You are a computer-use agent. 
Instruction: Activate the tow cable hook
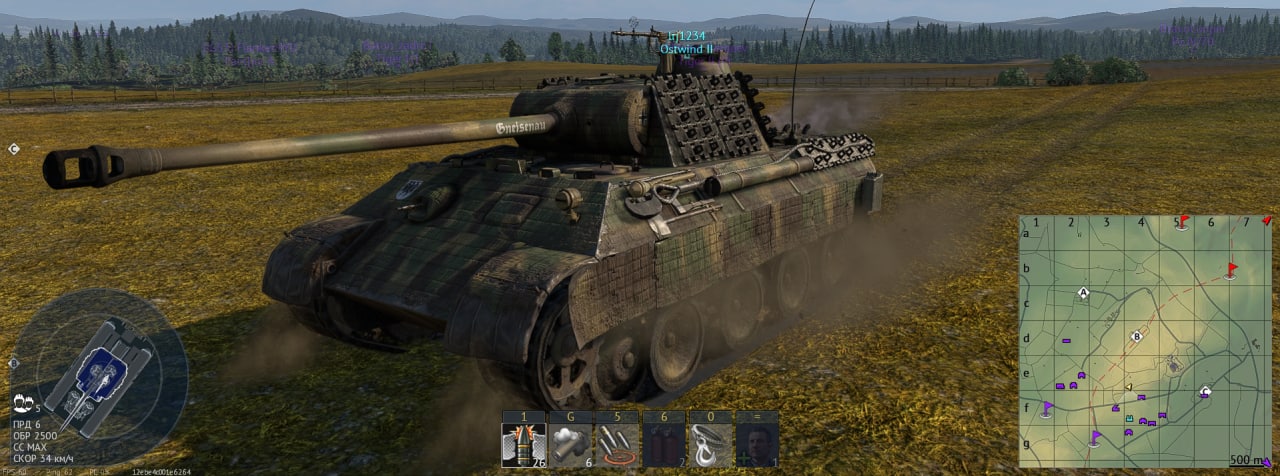click(710, 445)
